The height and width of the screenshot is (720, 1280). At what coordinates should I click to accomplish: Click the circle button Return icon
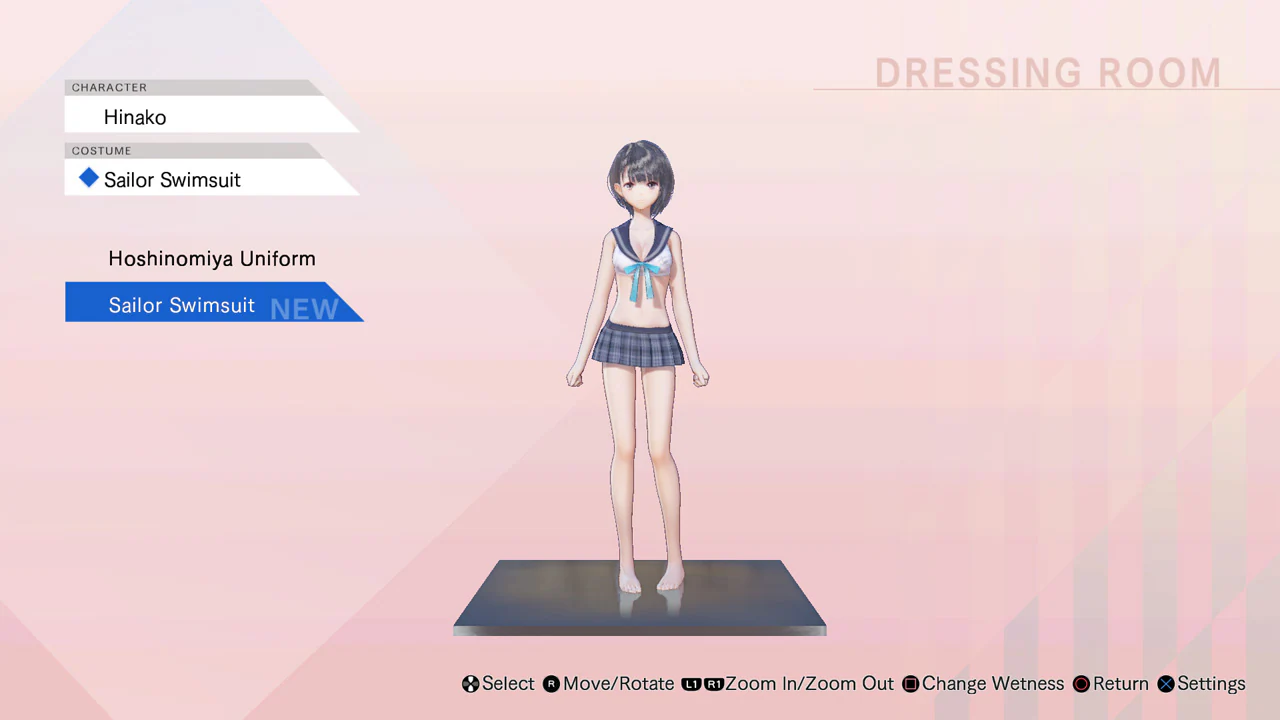click(x=1081, y=684)
